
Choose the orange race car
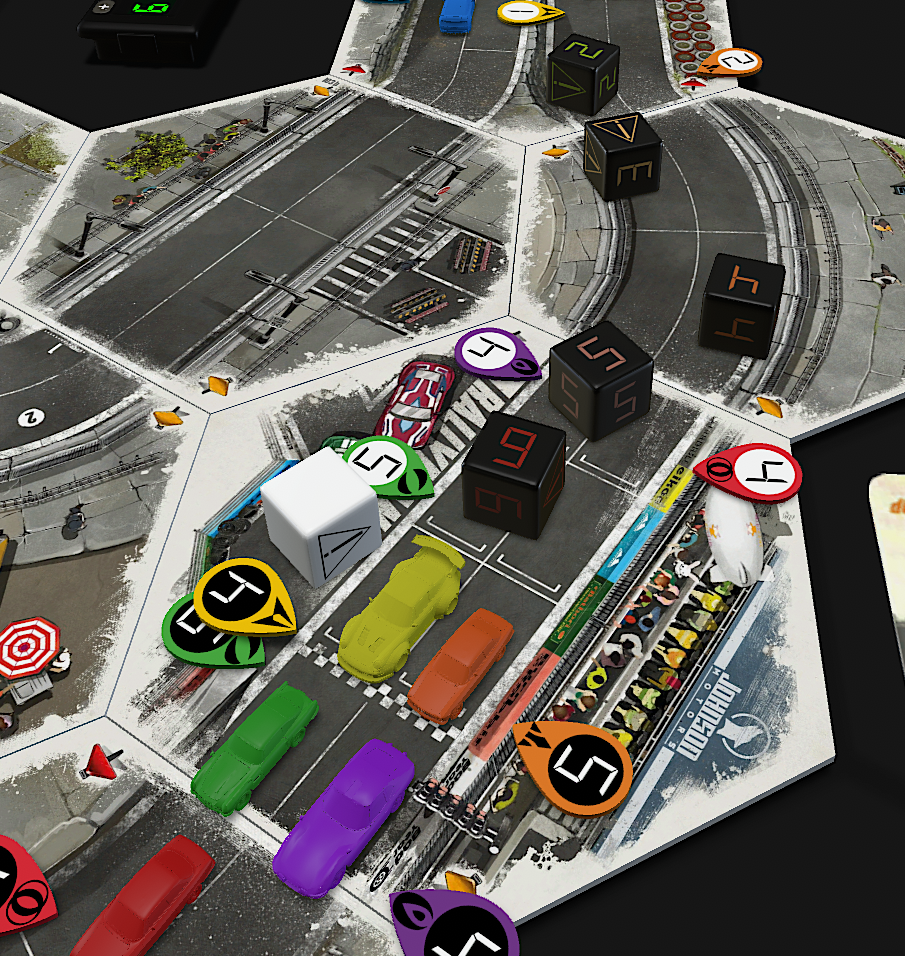coord(461,665)
